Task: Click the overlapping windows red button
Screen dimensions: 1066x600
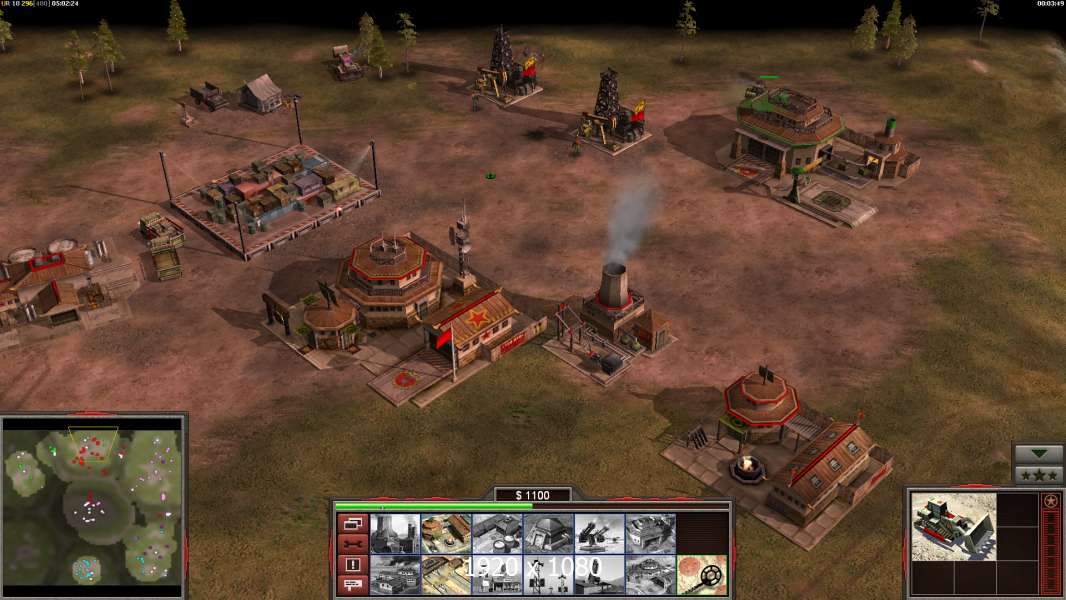Action: pyautogui.click(x=352, y=523)
